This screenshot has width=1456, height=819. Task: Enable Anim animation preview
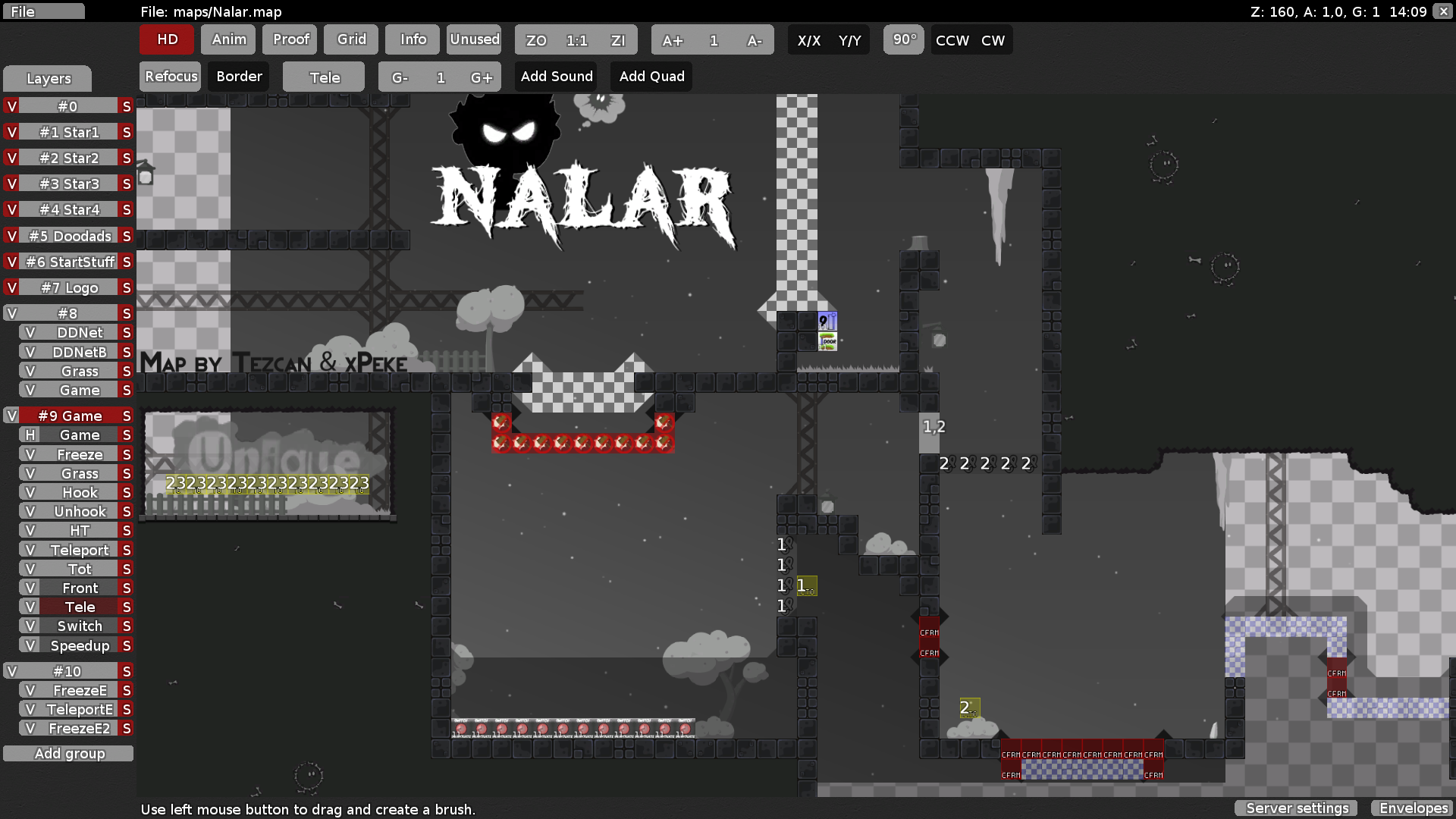point(227,39)
